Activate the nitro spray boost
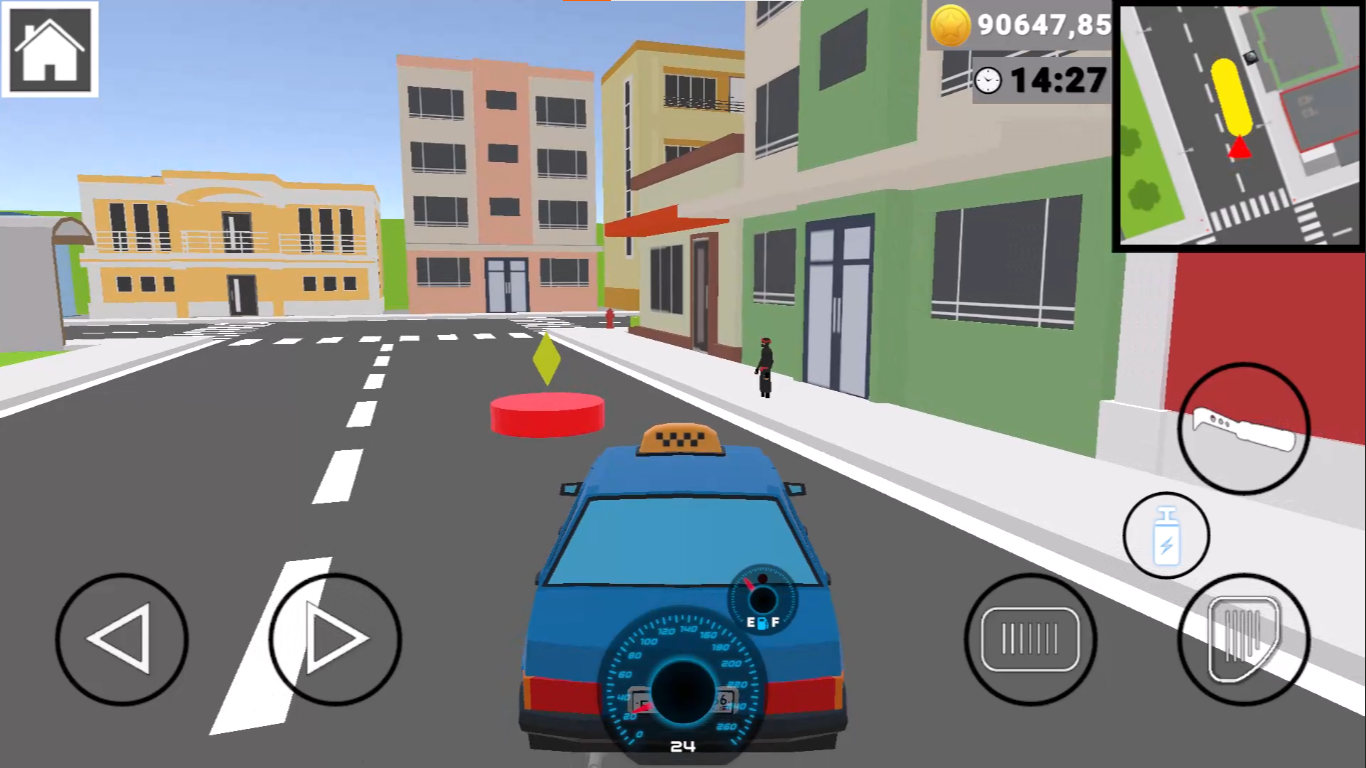The image size is (1366, 768). tap(1166, 536)
